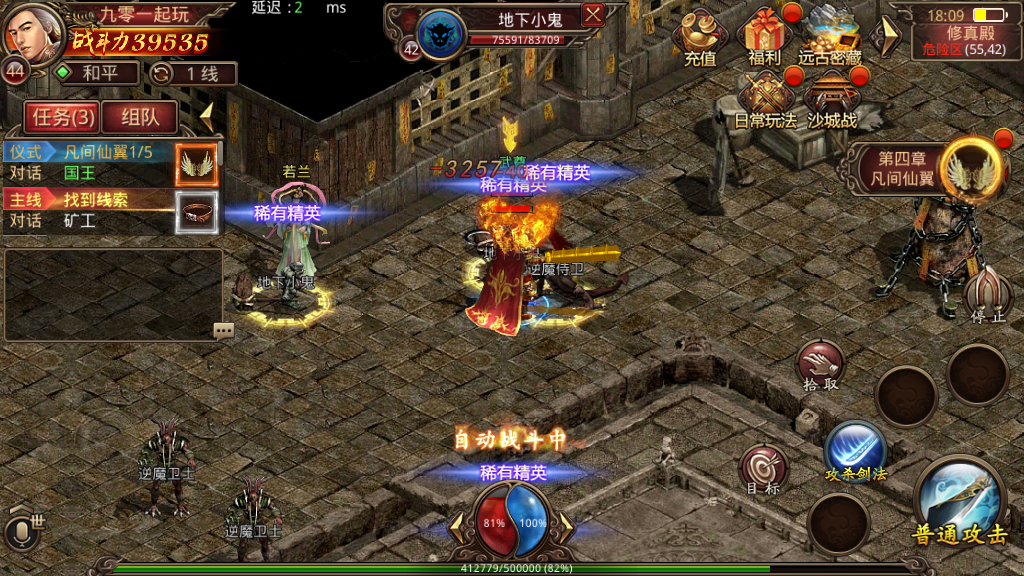Open 日常玩法 daily activities
Screen dimensions: 1024x576
765,102
